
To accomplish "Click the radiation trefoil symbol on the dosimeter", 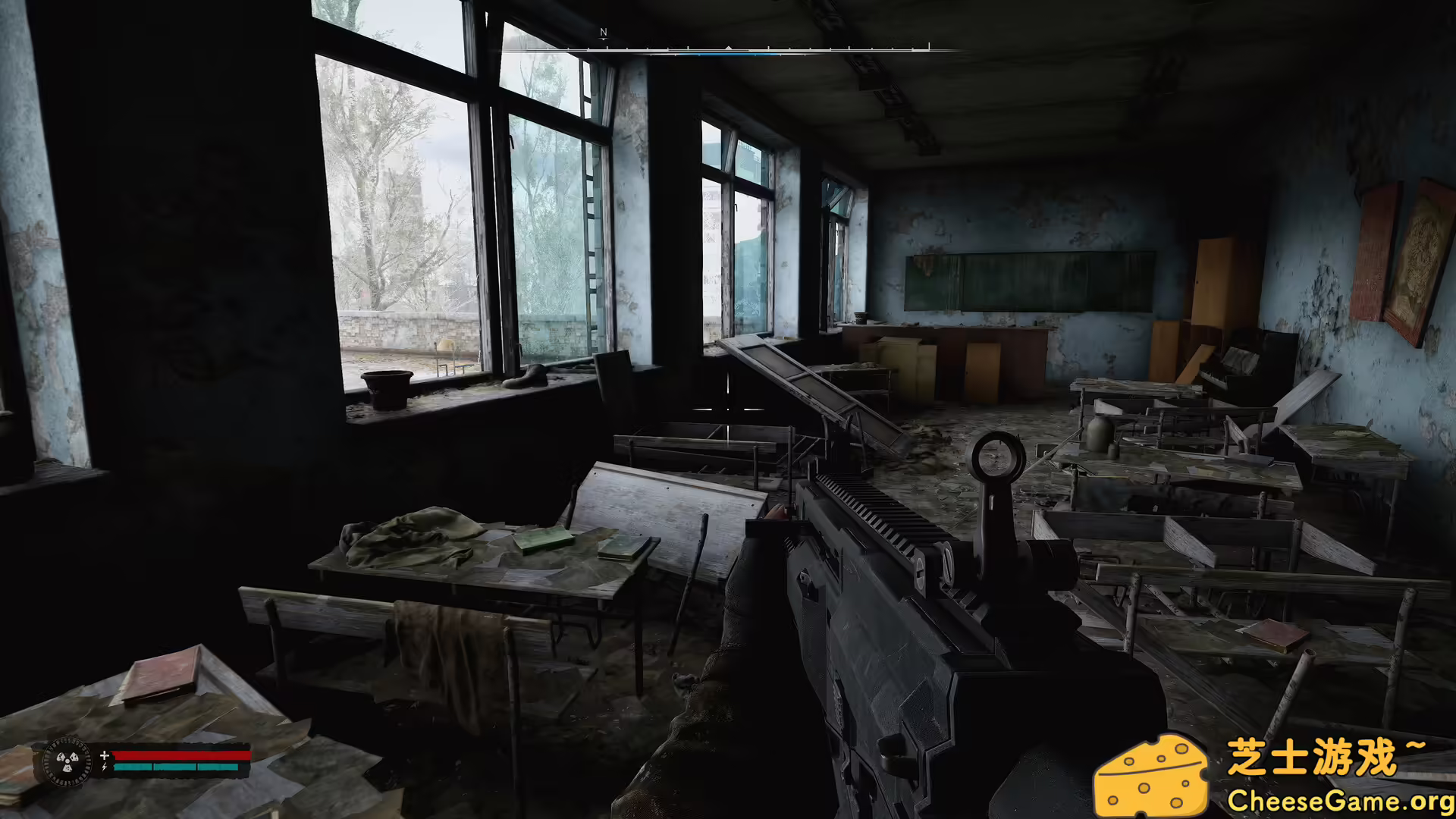I will (x=67, y=762).
